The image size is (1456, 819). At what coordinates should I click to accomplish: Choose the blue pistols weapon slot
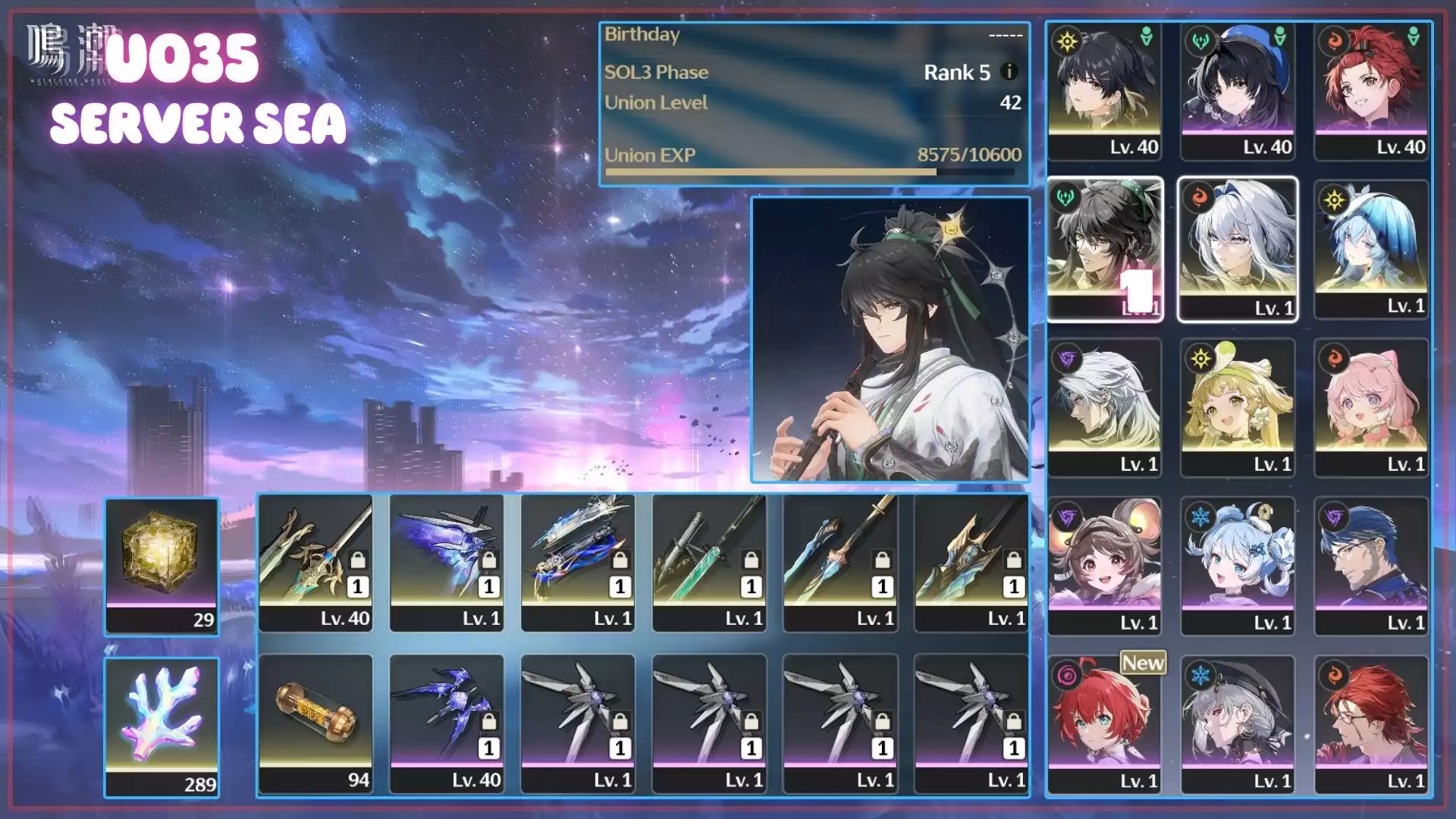point(578,563)
